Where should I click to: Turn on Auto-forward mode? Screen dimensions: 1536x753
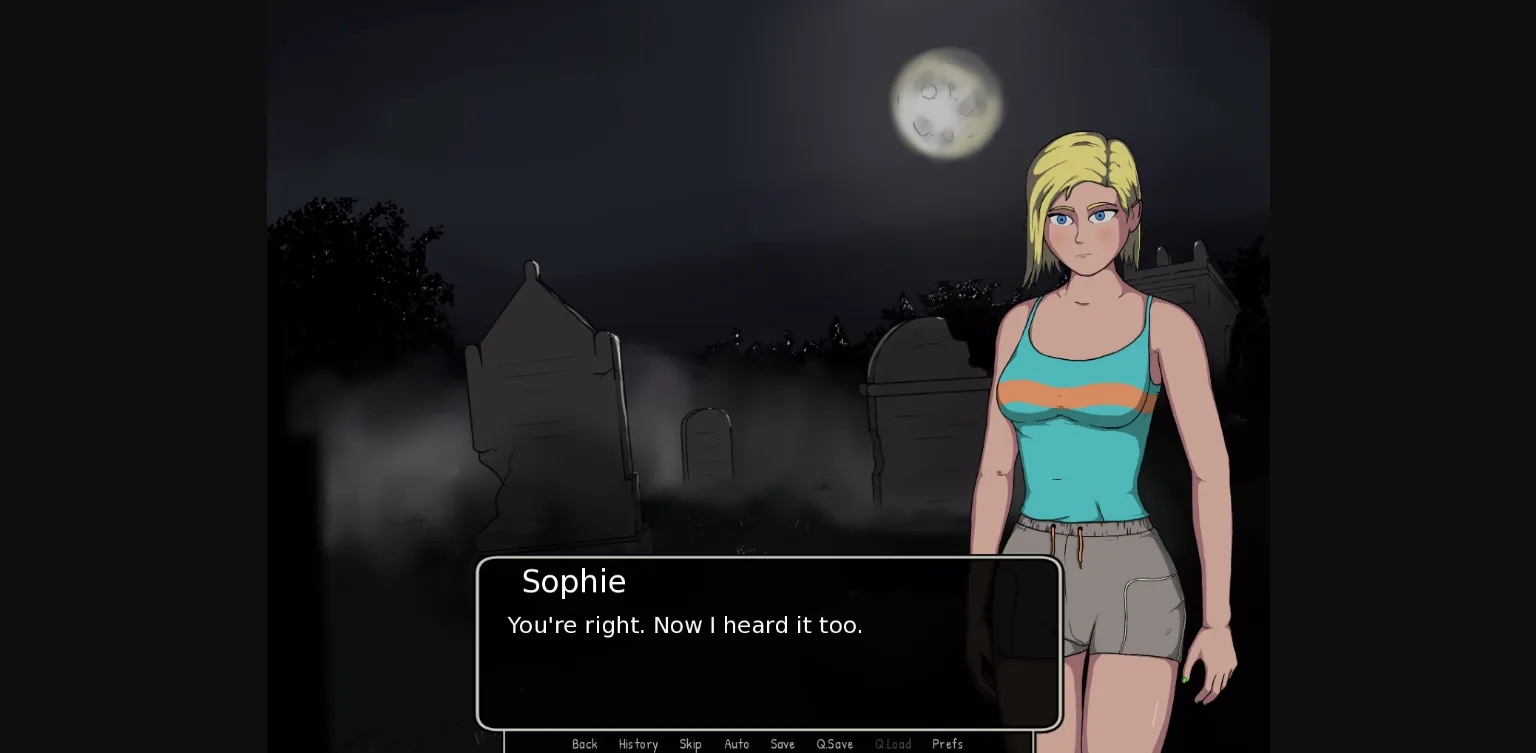tap(737, 744)
